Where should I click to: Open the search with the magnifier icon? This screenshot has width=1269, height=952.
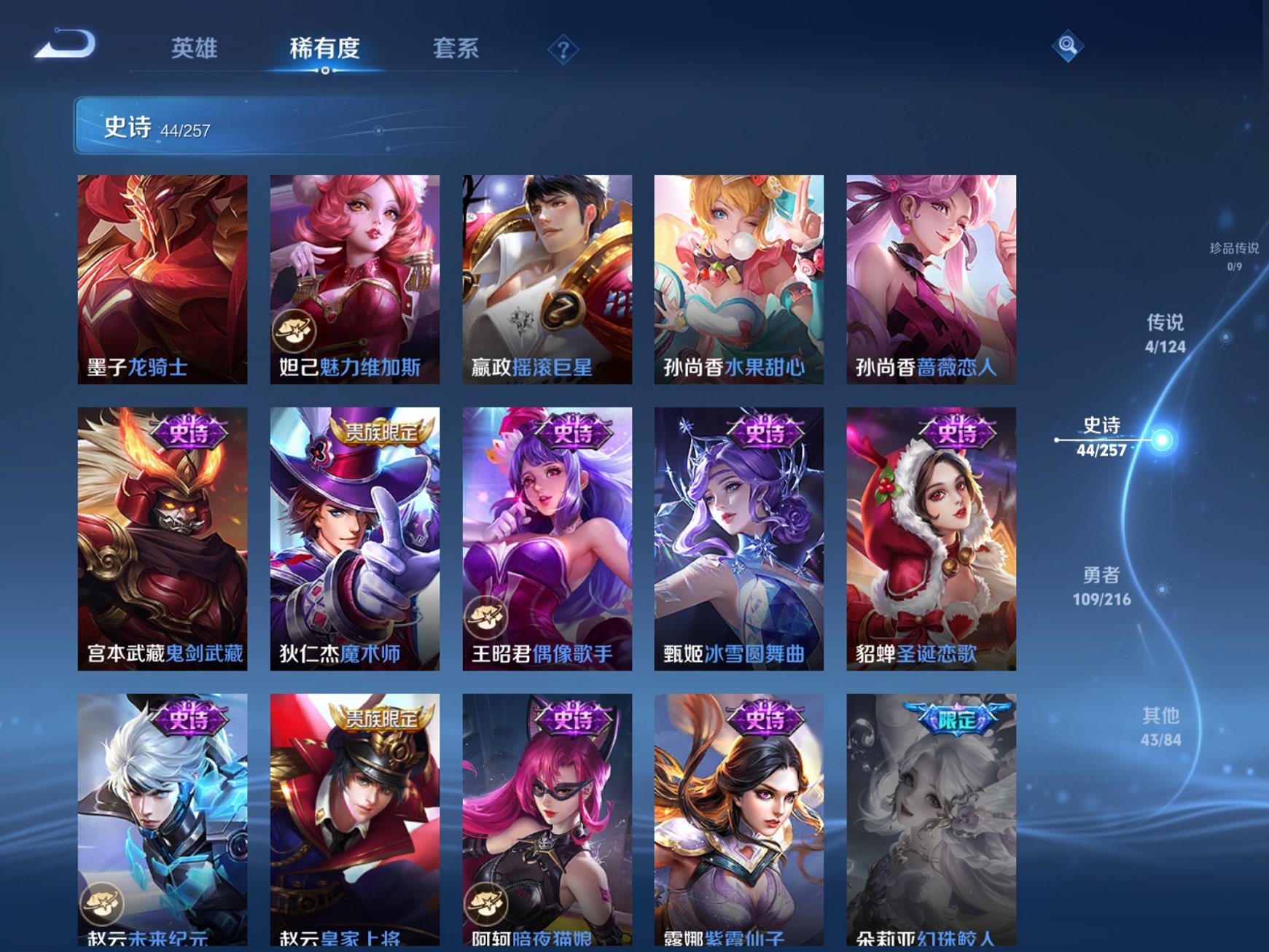click(x=1066, y=47)
